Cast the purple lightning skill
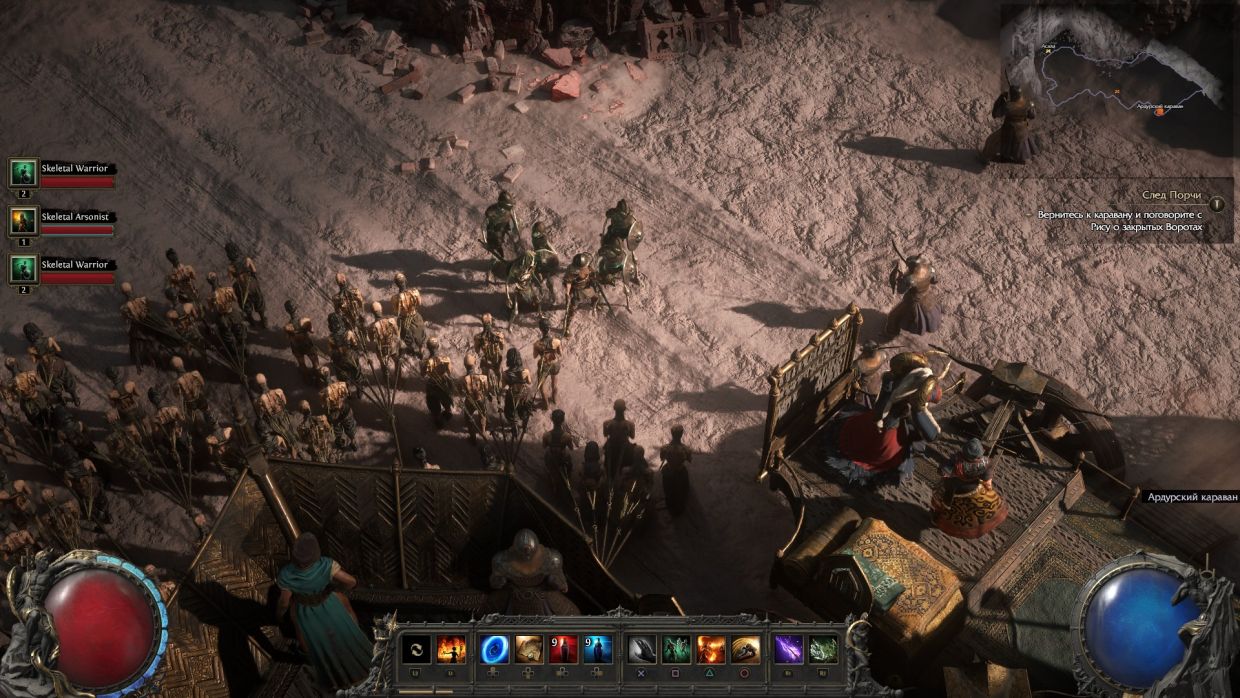 [x=789, y=650]
